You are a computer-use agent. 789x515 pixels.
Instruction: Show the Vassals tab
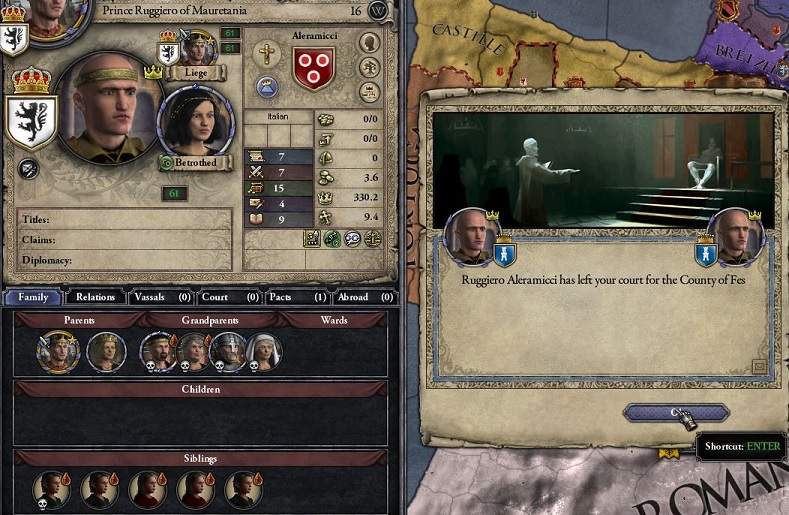[160, 297]
